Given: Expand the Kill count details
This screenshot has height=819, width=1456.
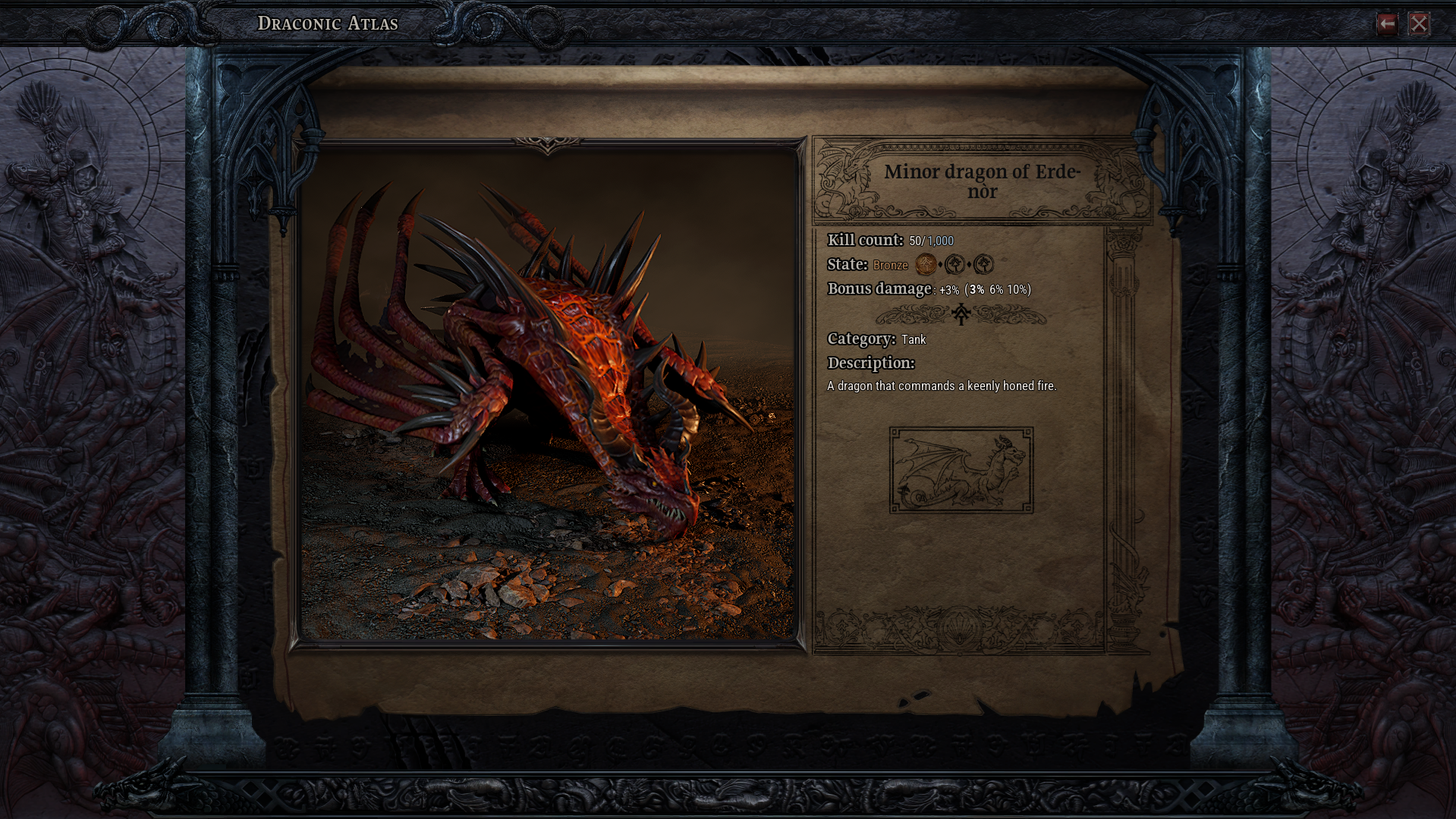Looking at the screenshot, I should tap(864, 240).
